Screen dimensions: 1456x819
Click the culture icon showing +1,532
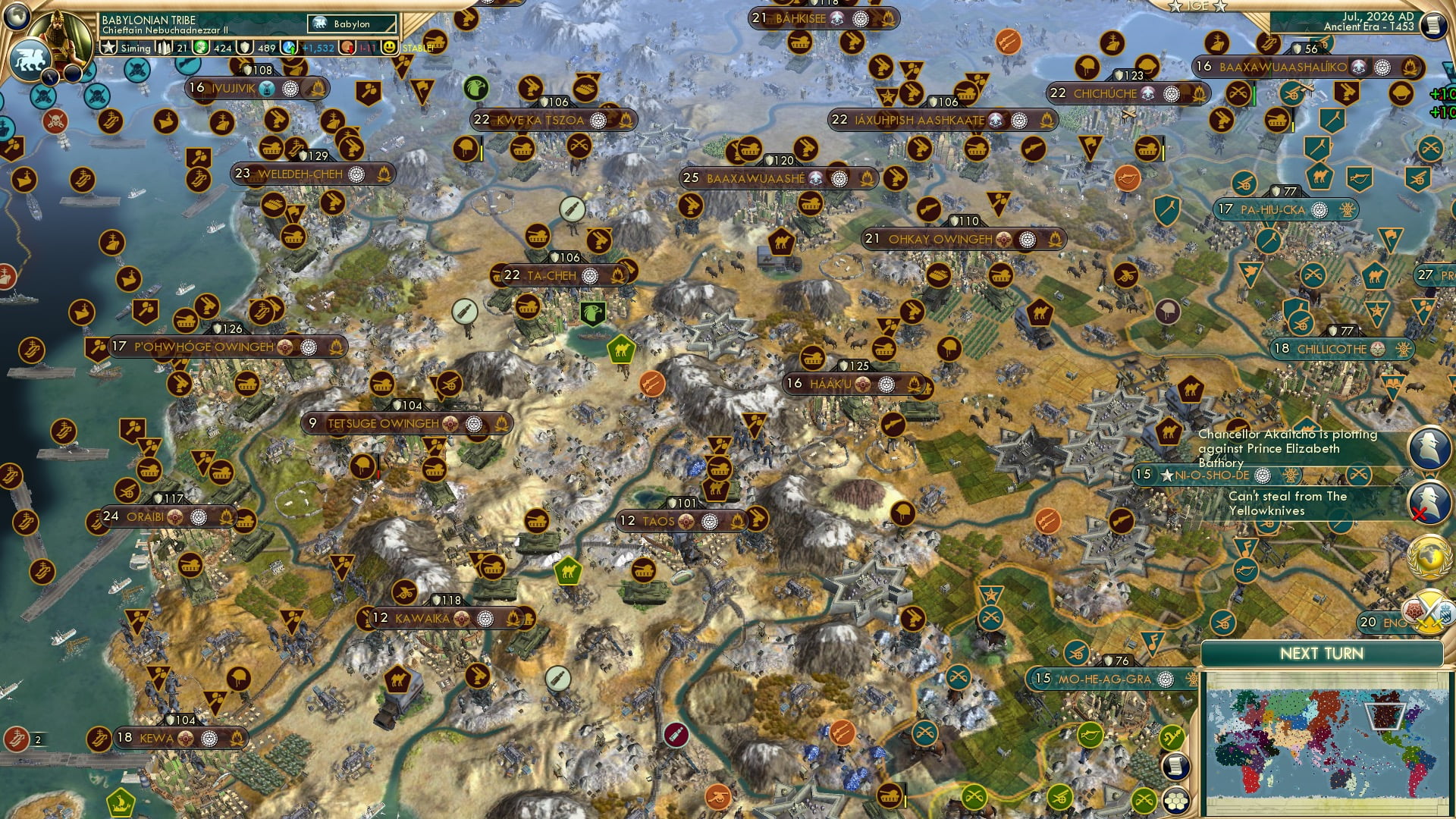(x=290, y=47)
